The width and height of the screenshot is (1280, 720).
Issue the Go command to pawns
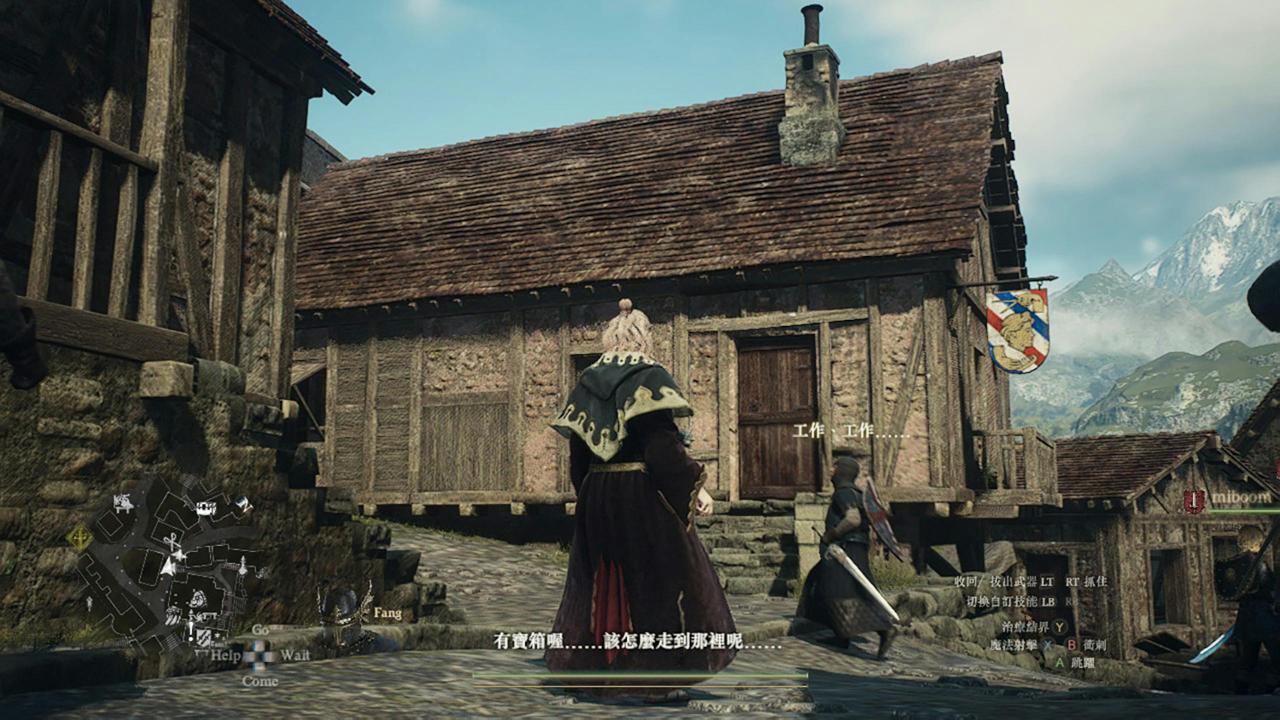[x=260, y=630]
